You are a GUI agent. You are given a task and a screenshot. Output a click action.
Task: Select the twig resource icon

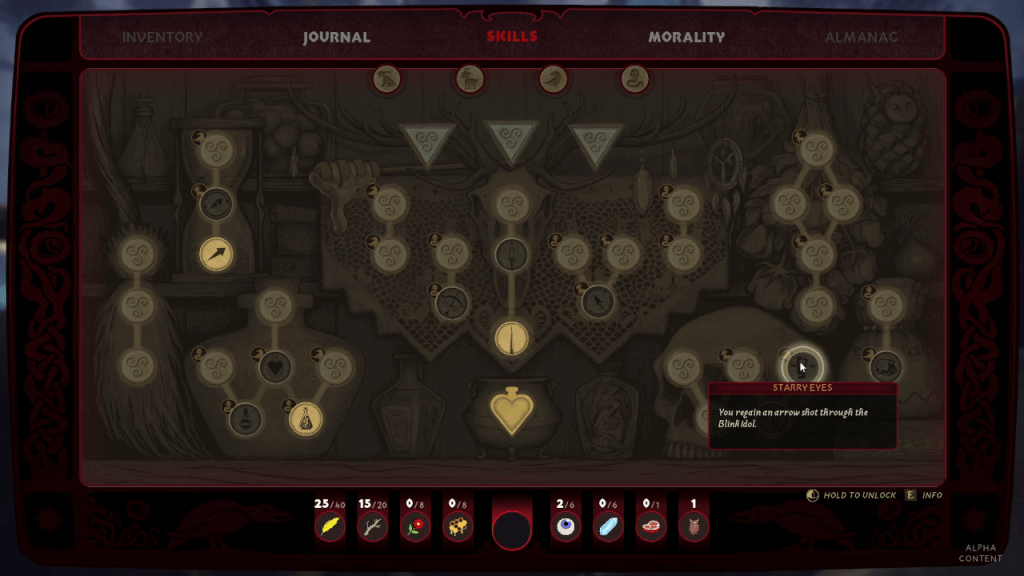372,526
